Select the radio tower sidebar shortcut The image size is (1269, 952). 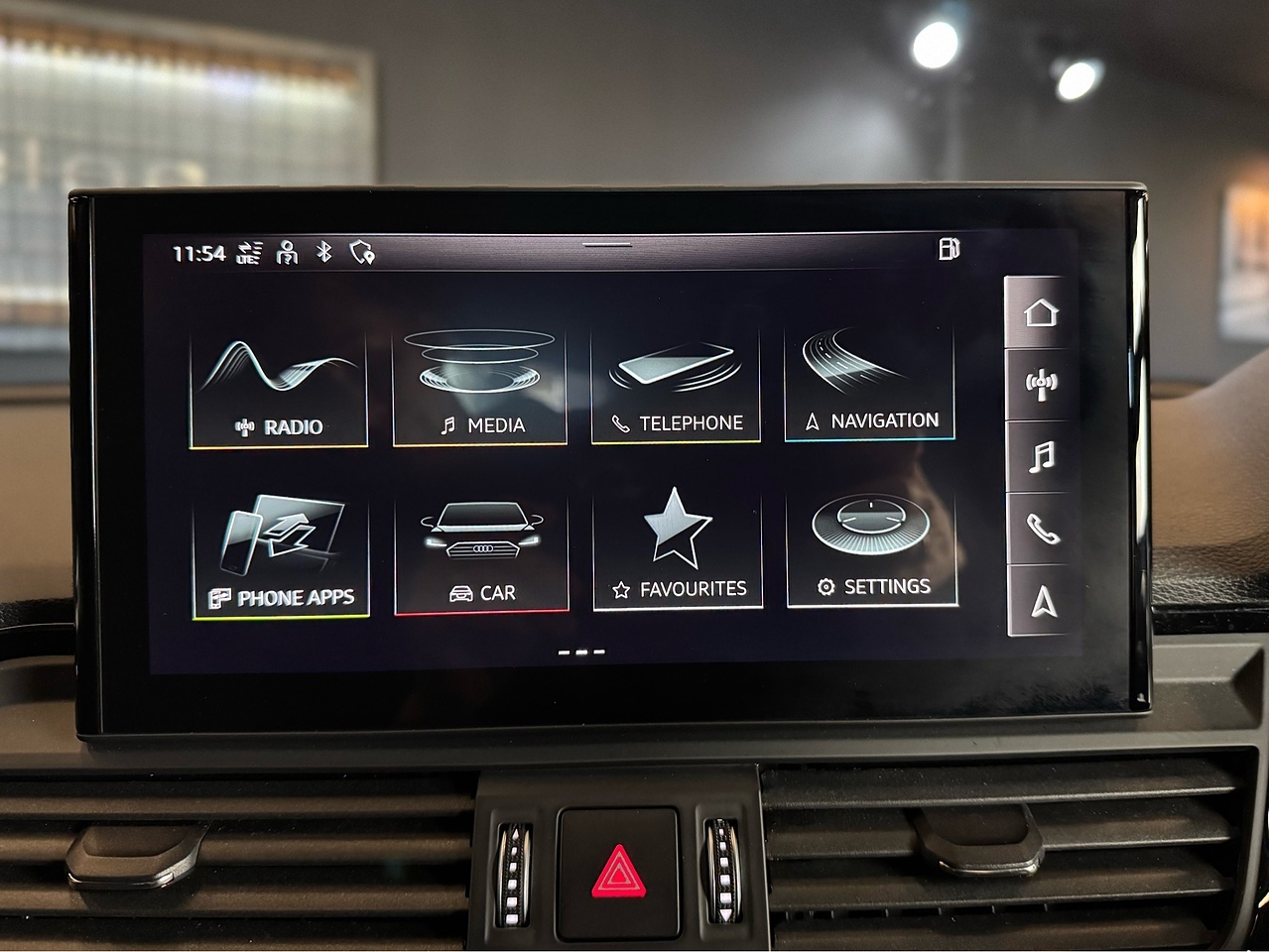tap(1040, 385)
